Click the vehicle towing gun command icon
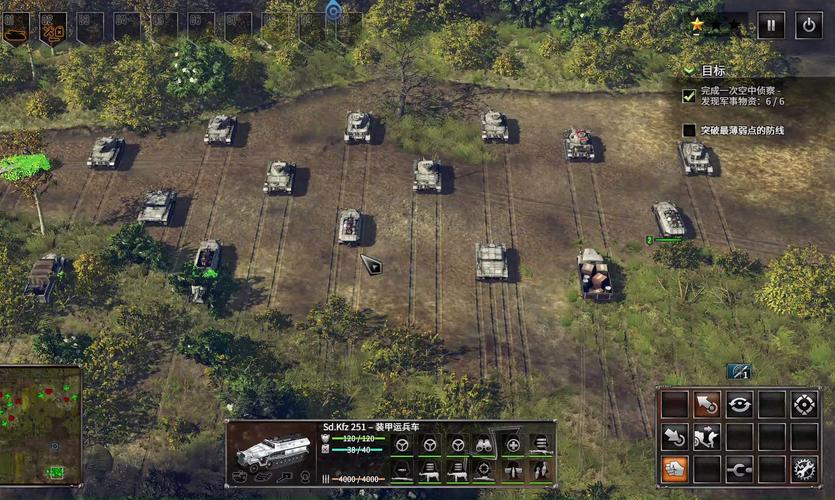Viewport: 835px width, 500px height. coord(707,436)
